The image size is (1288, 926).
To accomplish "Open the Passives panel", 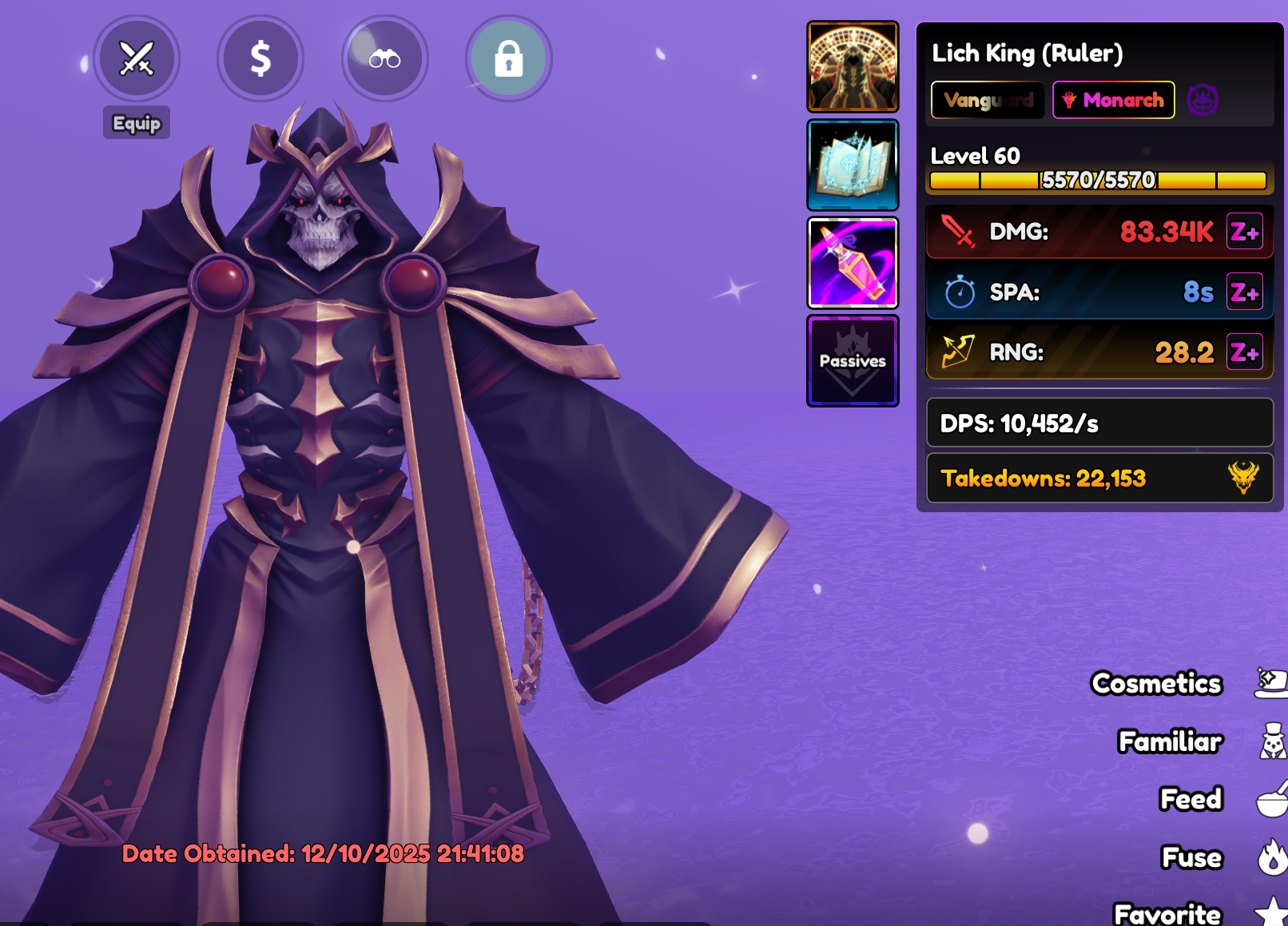I will [853, 360].
